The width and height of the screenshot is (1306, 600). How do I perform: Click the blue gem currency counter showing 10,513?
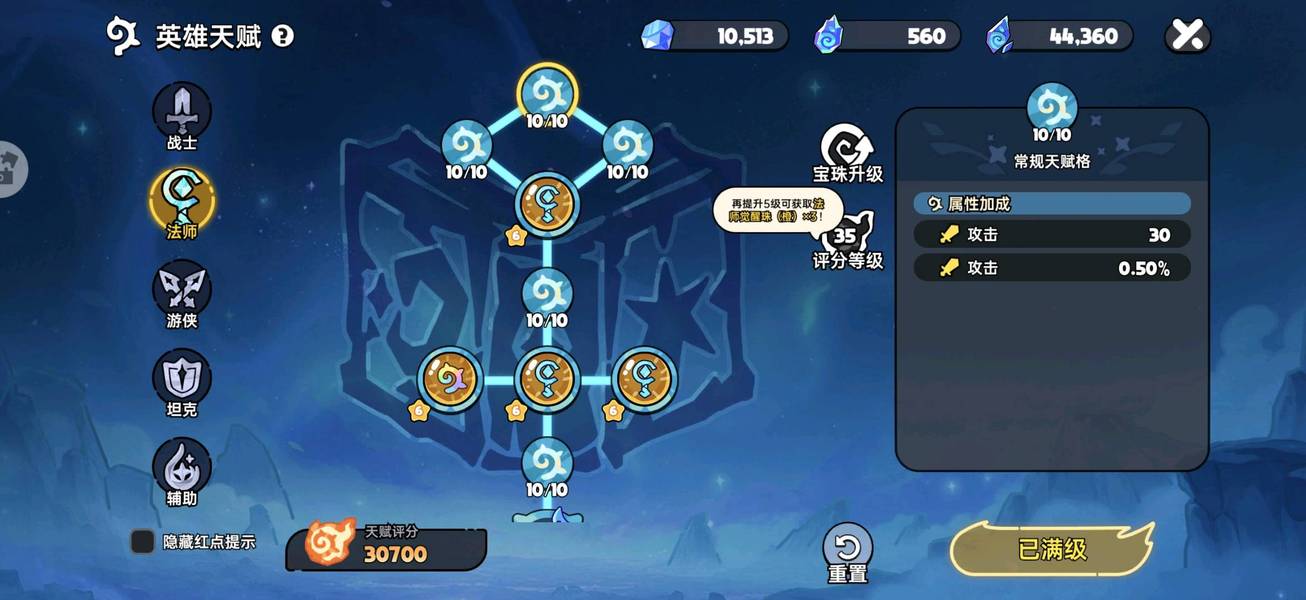(x=714, y=37)
